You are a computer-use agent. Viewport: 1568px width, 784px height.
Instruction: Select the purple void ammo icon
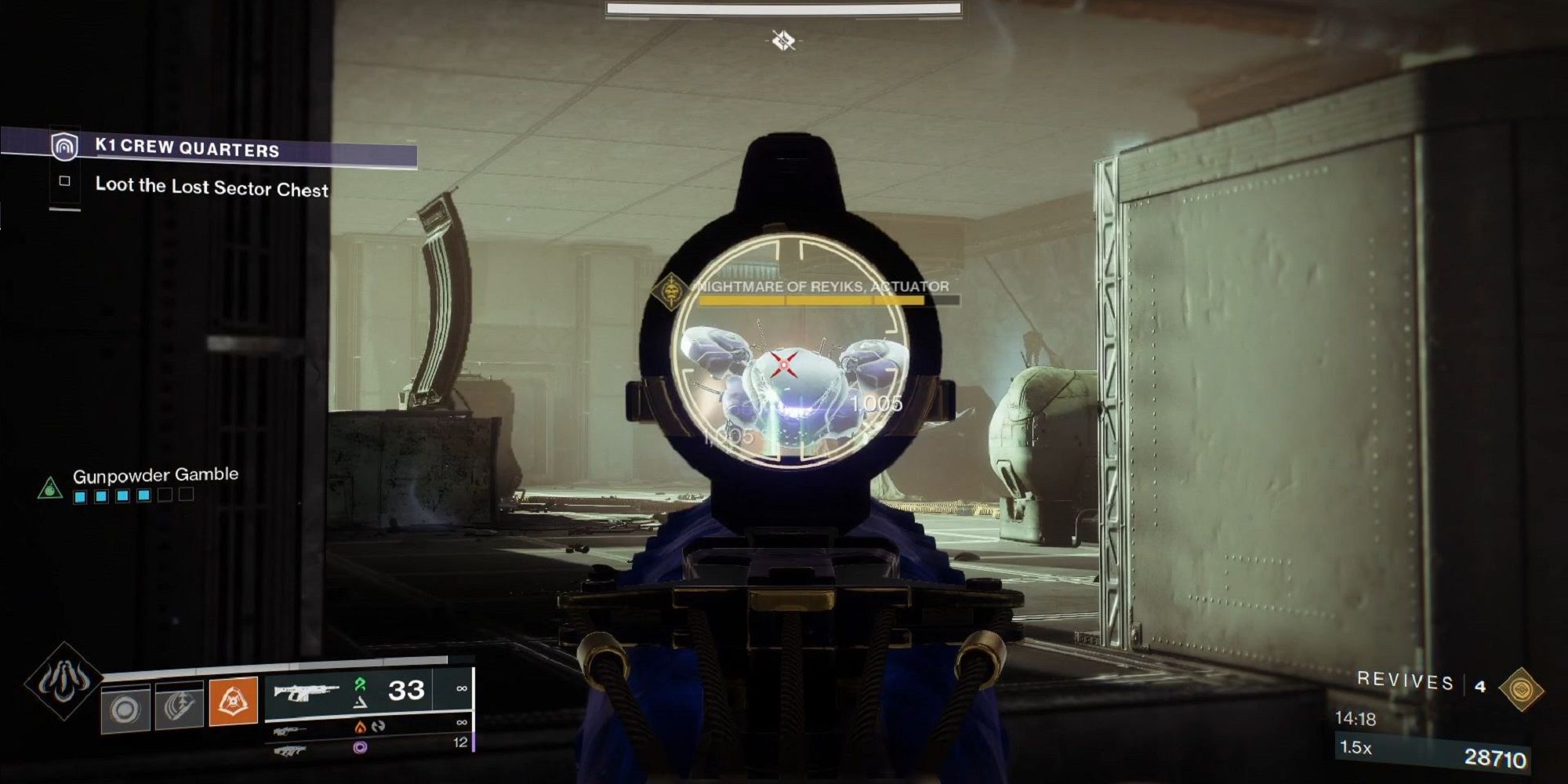361,749
